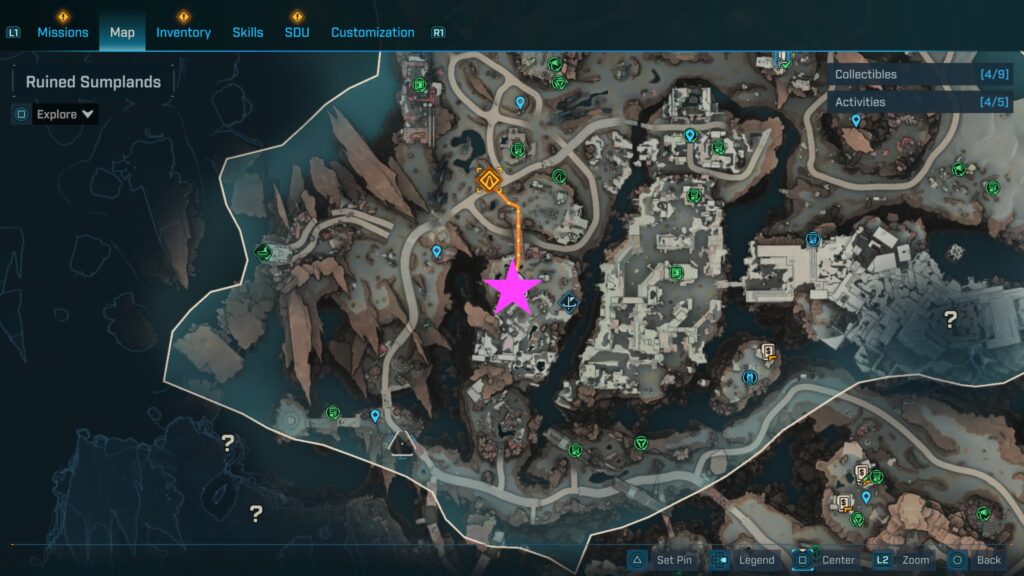The width and height of the screenshot is (1024, 576).
Task: Select the Map tab
Action: click(122, 32)
